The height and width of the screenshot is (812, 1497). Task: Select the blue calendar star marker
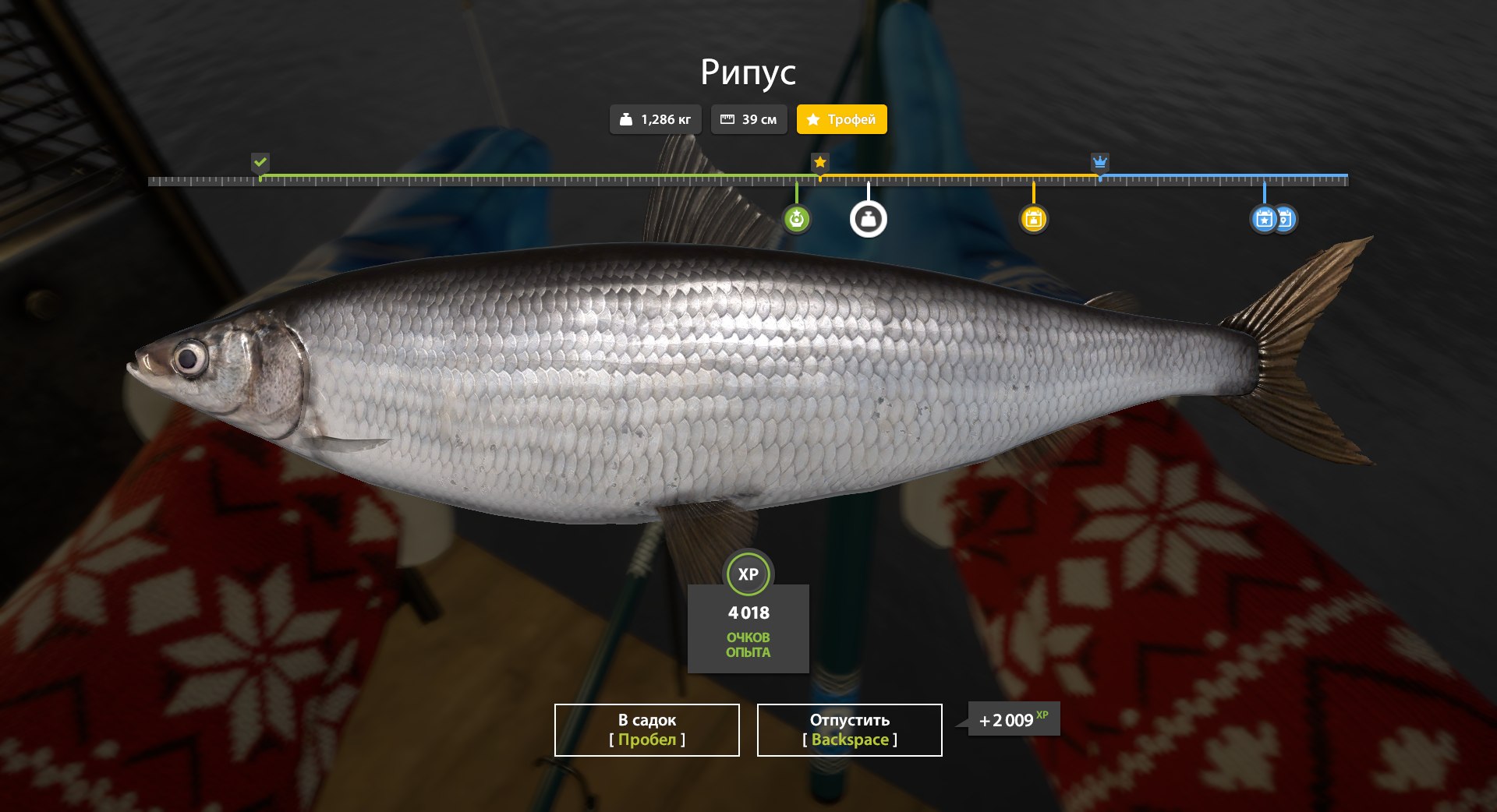(1263, 219)
